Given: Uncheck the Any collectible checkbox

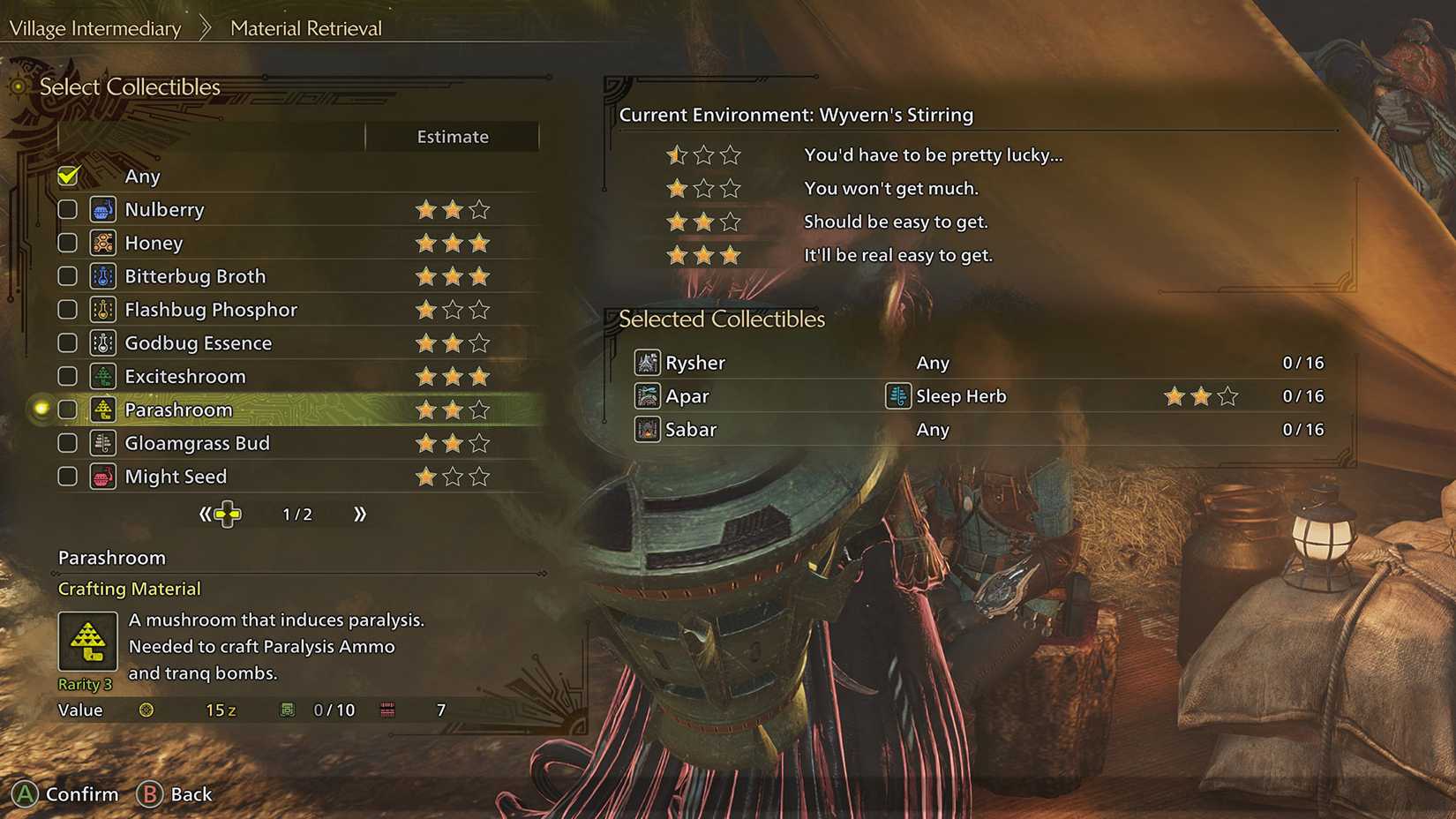Looking at the screenshot, I should pyautogui.click(x=67, y=176).
